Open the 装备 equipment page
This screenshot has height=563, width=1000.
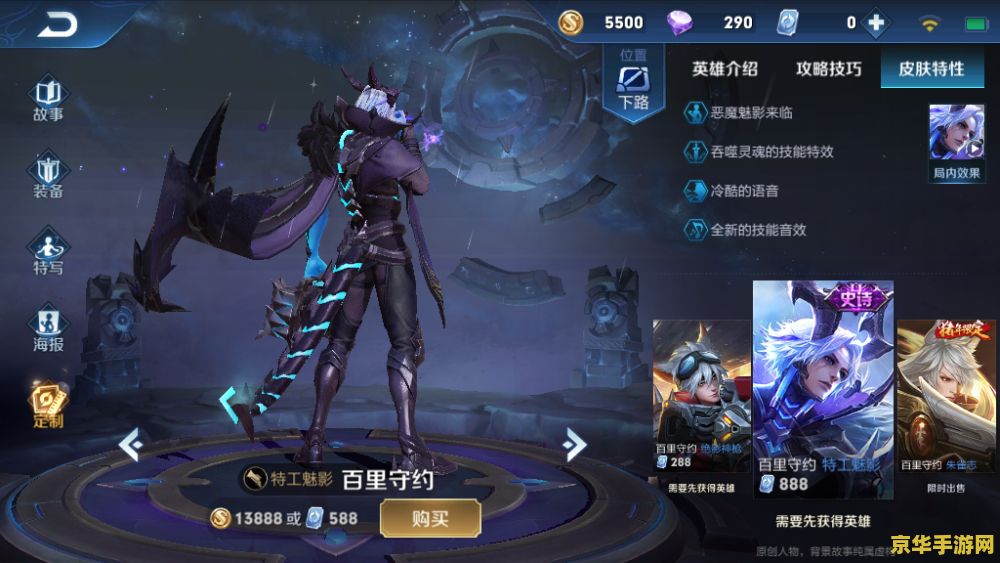coord(48,176)
